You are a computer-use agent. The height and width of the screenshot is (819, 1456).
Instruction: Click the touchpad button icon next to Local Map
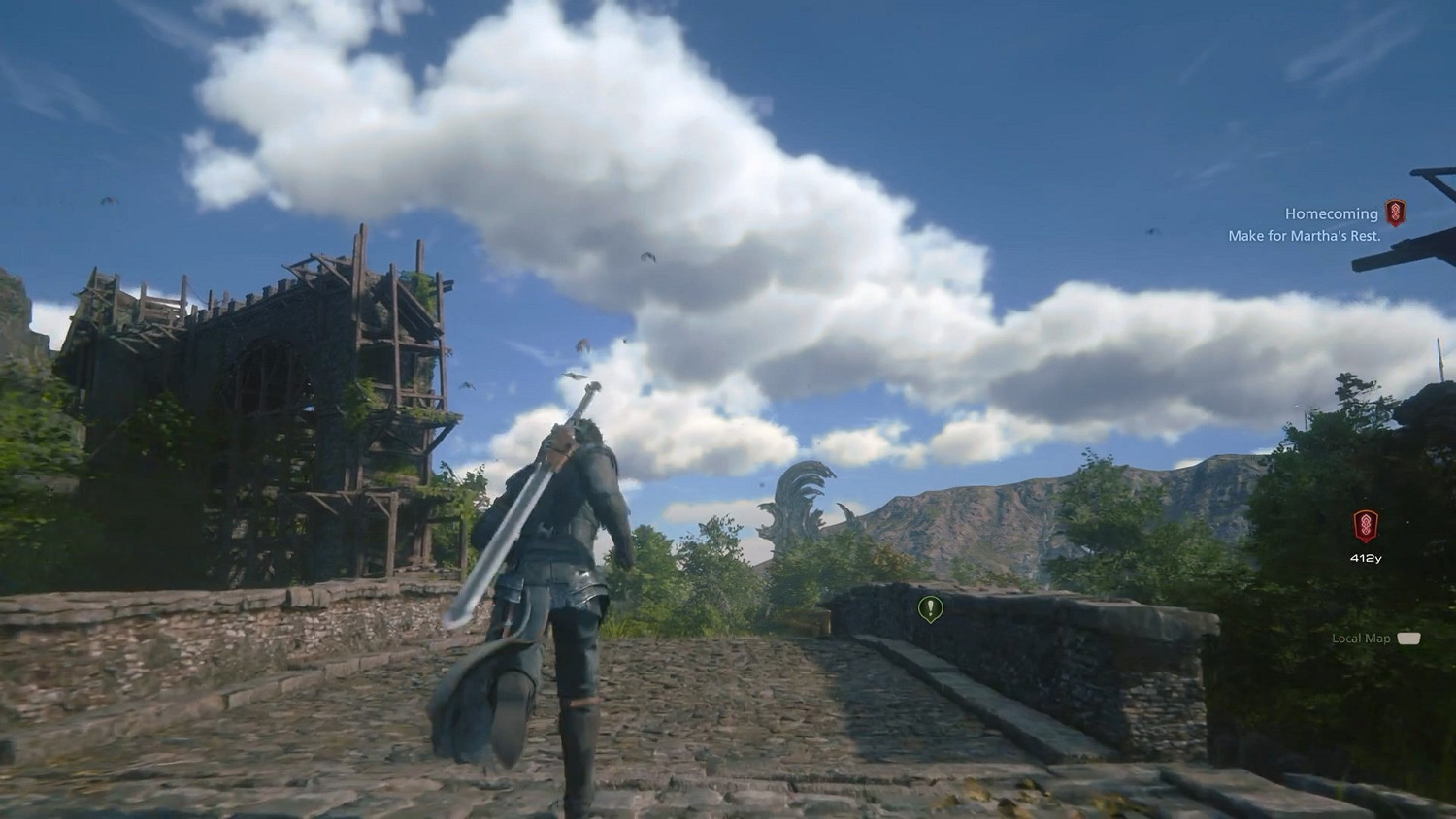[1406, 638]
